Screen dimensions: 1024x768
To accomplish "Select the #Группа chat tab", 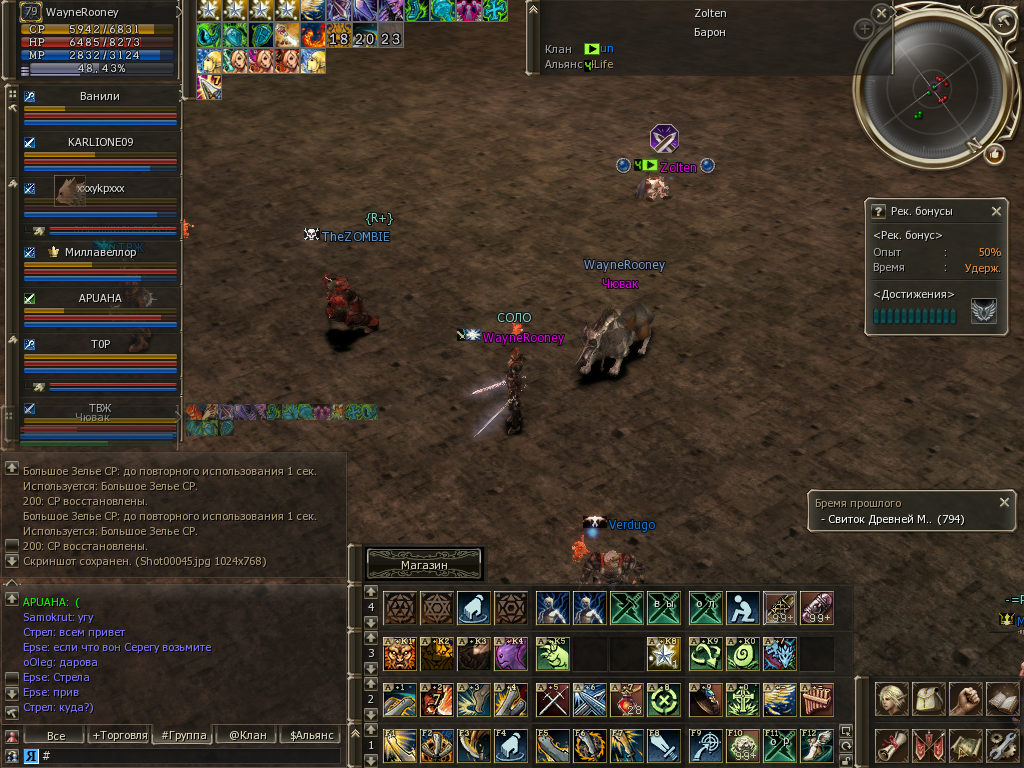I will tap(184, 736).
